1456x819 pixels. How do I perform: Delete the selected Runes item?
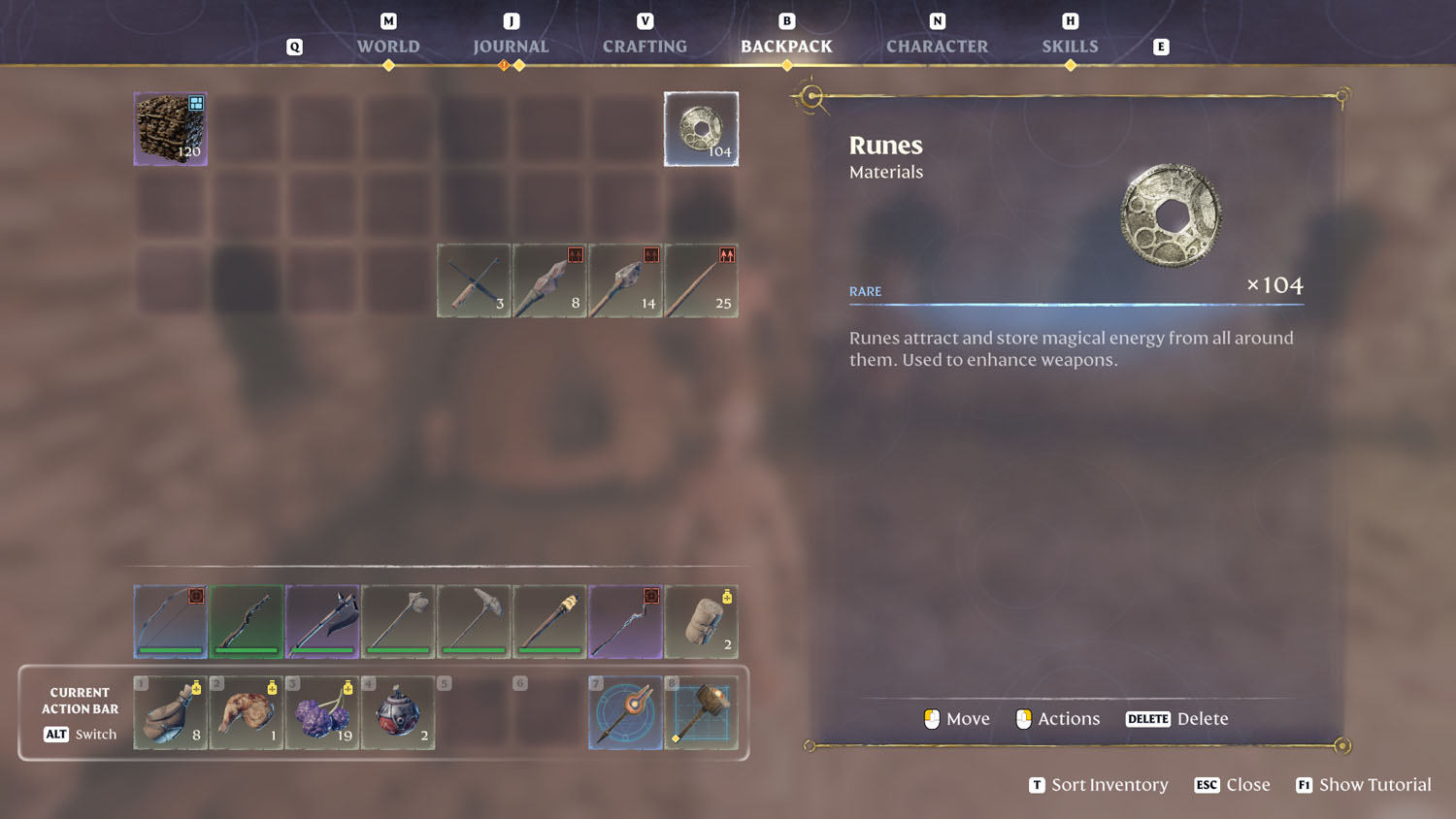(1176, 718)
